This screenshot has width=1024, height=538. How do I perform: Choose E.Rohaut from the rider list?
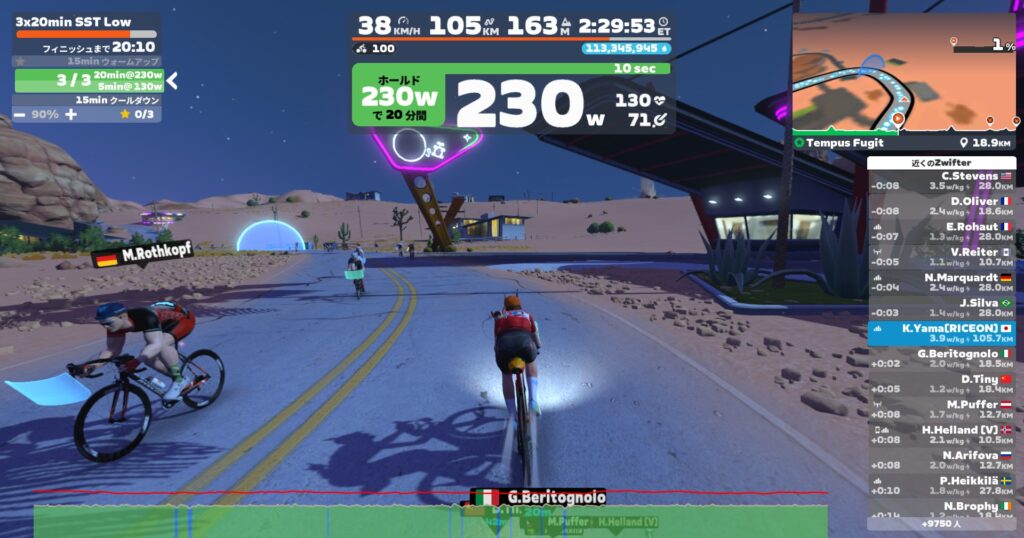tap(941, 231)
